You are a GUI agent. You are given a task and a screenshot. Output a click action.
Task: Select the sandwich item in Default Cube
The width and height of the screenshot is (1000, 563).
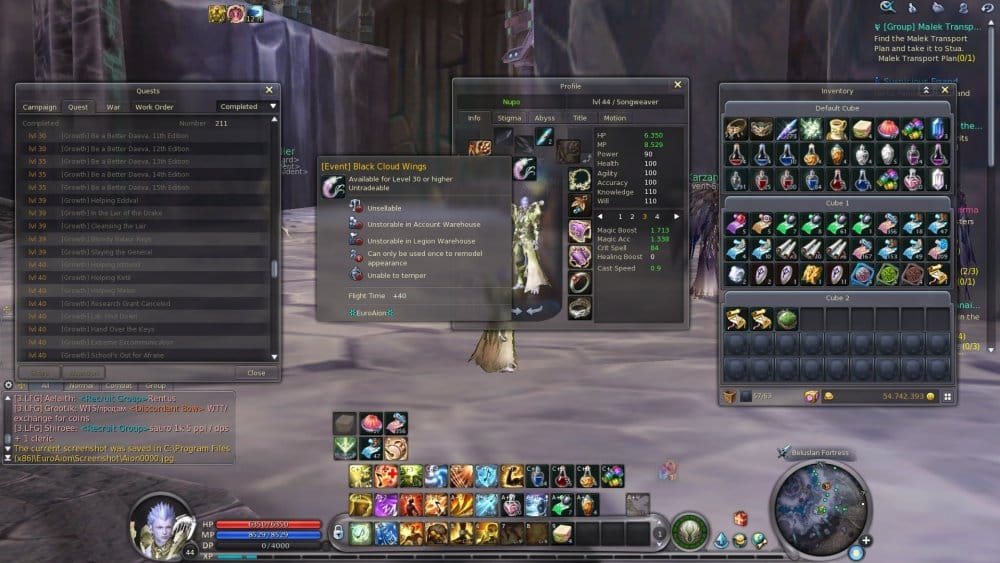[862, 128]
